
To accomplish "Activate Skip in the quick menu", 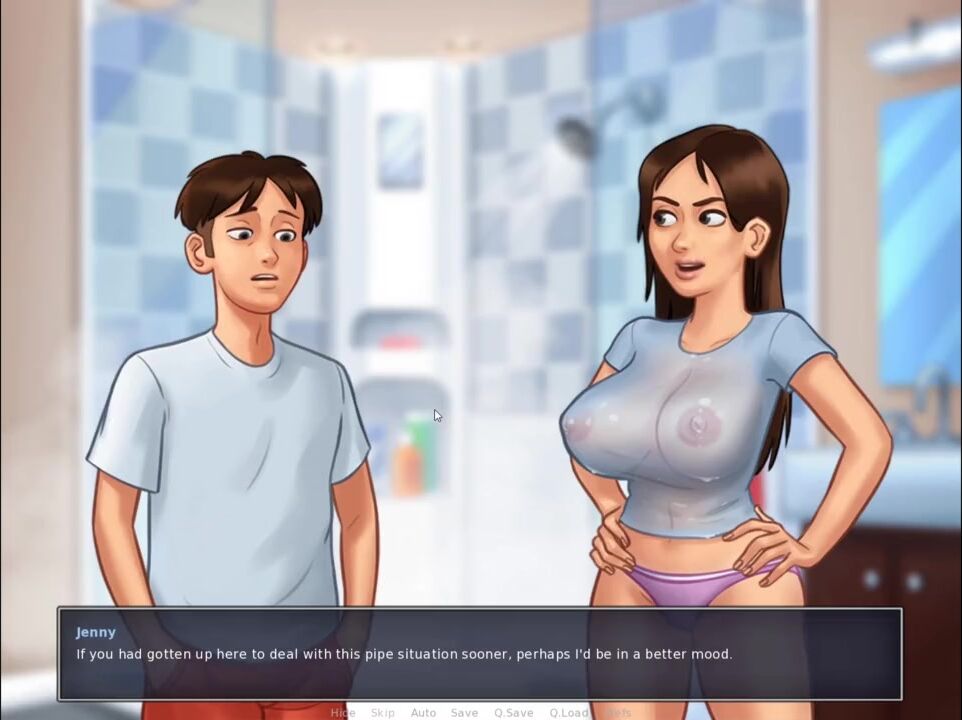I will [x=383, y=712].
